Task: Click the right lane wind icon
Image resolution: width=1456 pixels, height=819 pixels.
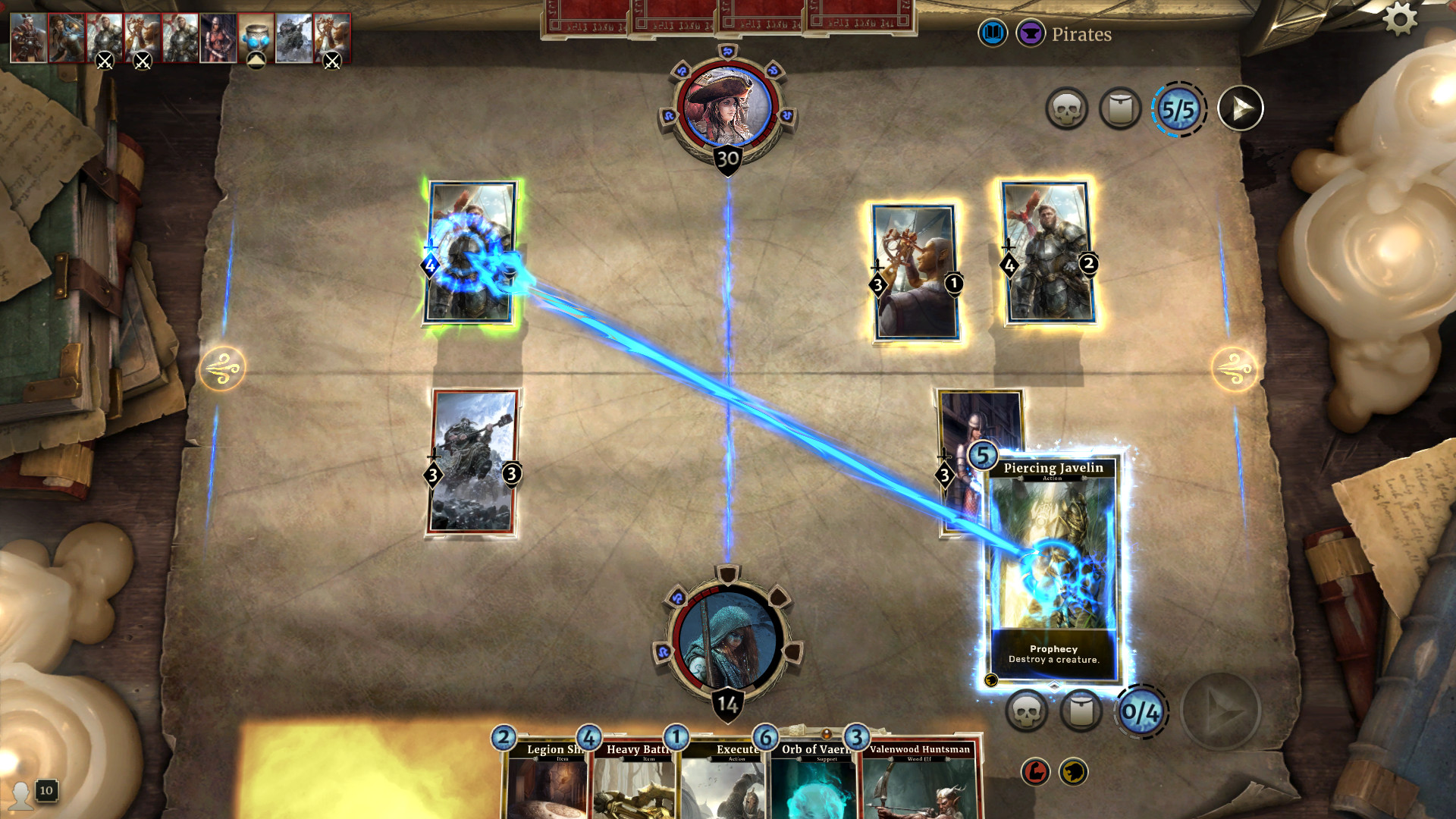Action: [1234, 369]
